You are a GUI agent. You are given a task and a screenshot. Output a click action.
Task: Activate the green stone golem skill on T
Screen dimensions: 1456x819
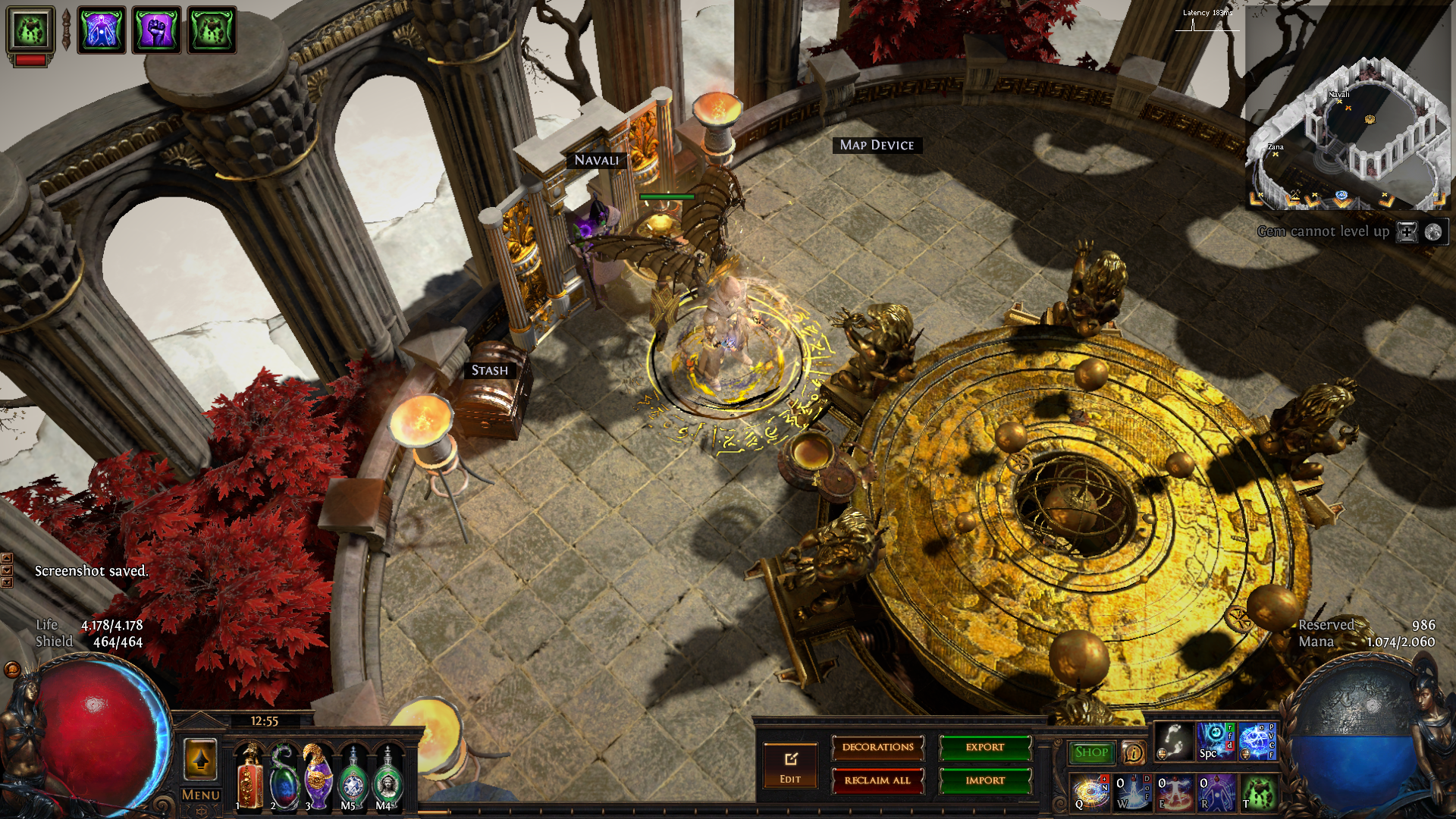click(1258, 792)
